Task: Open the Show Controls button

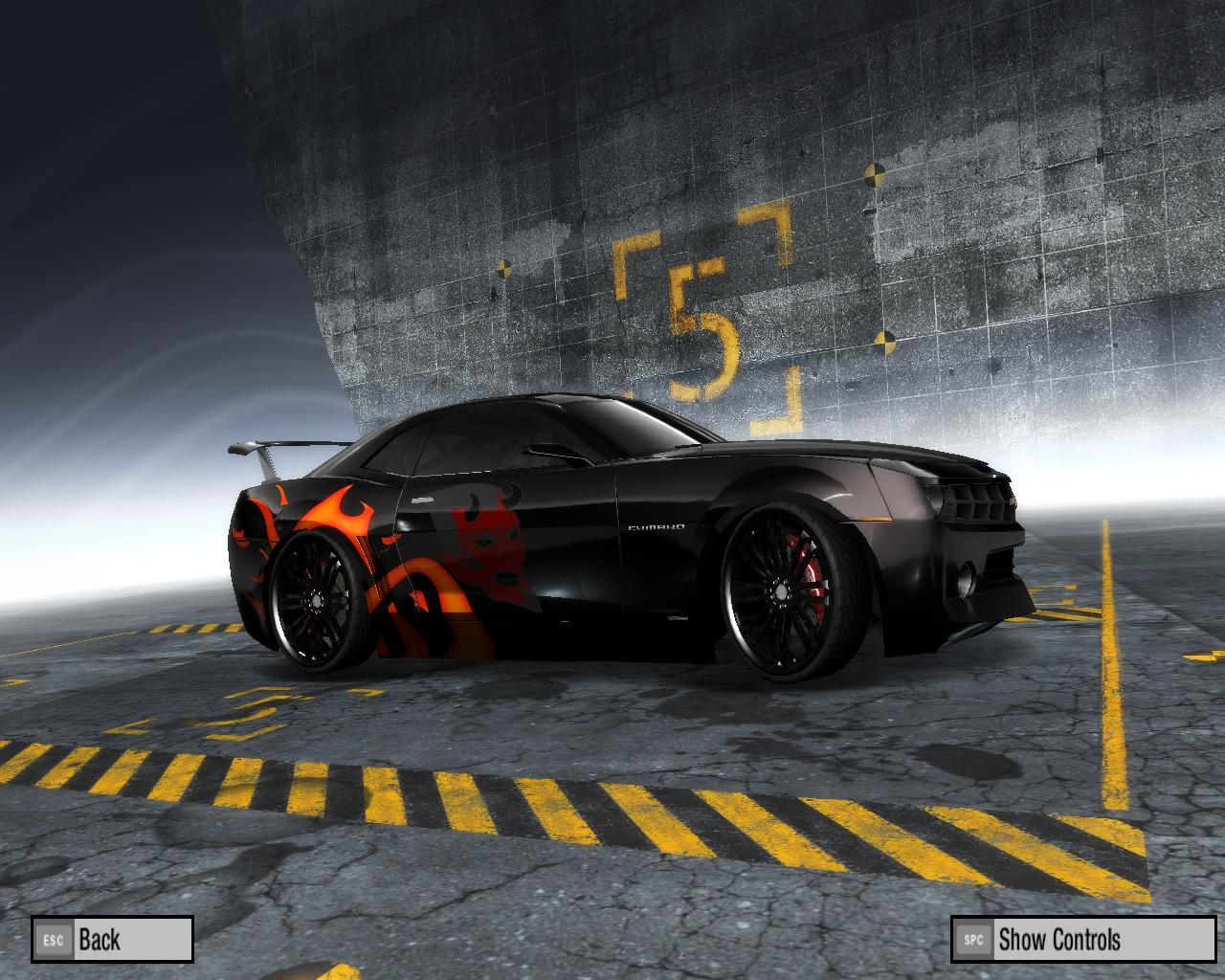Action: pos(1082,939)
